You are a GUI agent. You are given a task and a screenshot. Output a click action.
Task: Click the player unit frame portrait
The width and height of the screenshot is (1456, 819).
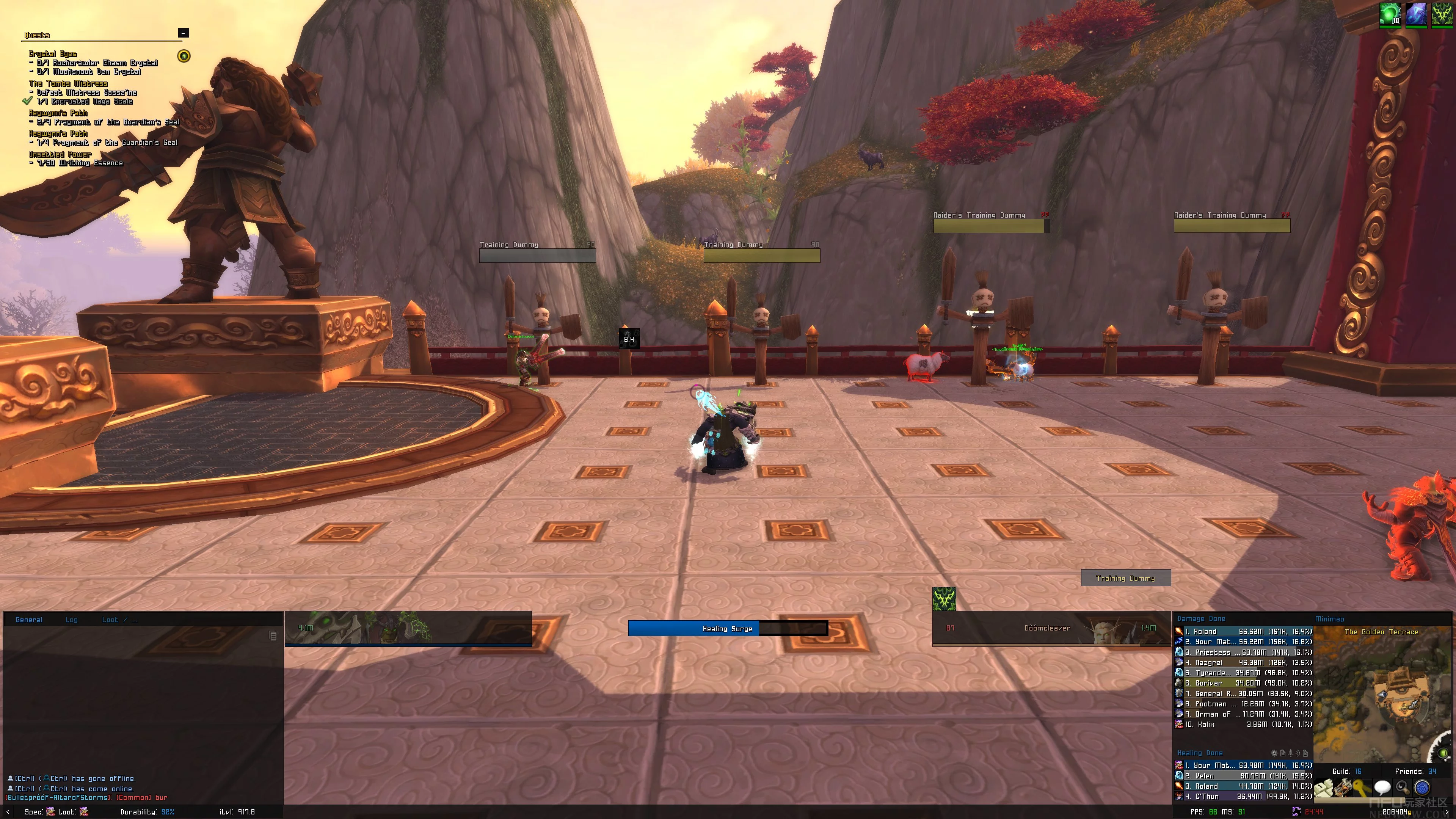tap(407, 628)
